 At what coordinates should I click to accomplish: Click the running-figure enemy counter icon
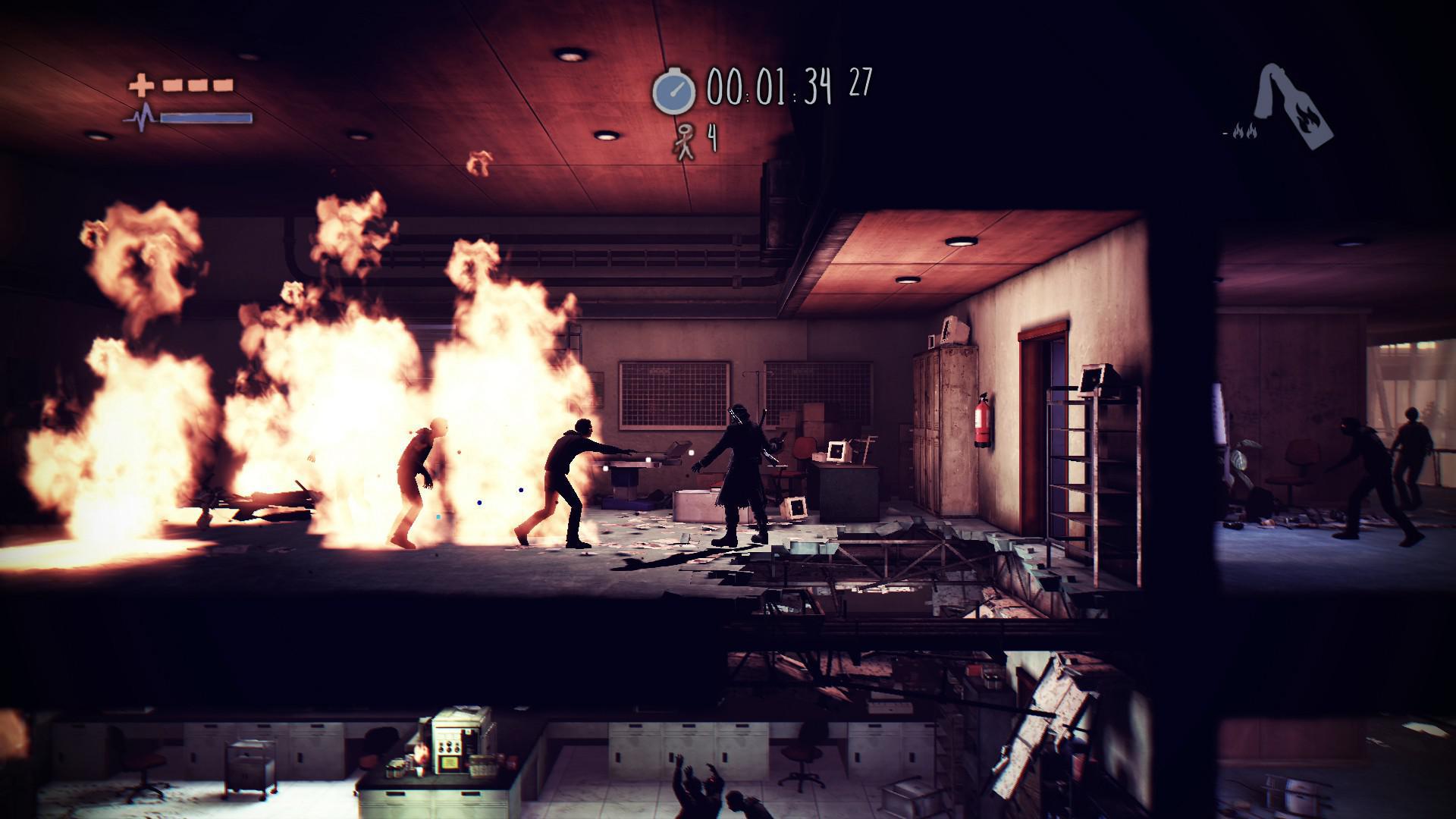click(x=685, y=139)
